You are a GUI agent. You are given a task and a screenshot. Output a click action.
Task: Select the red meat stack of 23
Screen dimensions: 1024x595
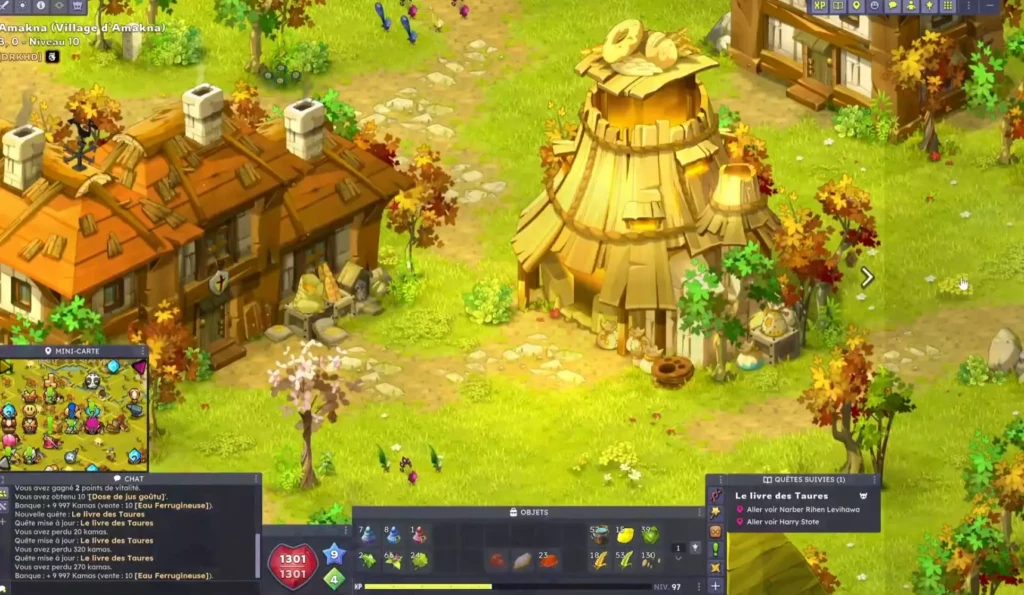[x=548, y=560]
